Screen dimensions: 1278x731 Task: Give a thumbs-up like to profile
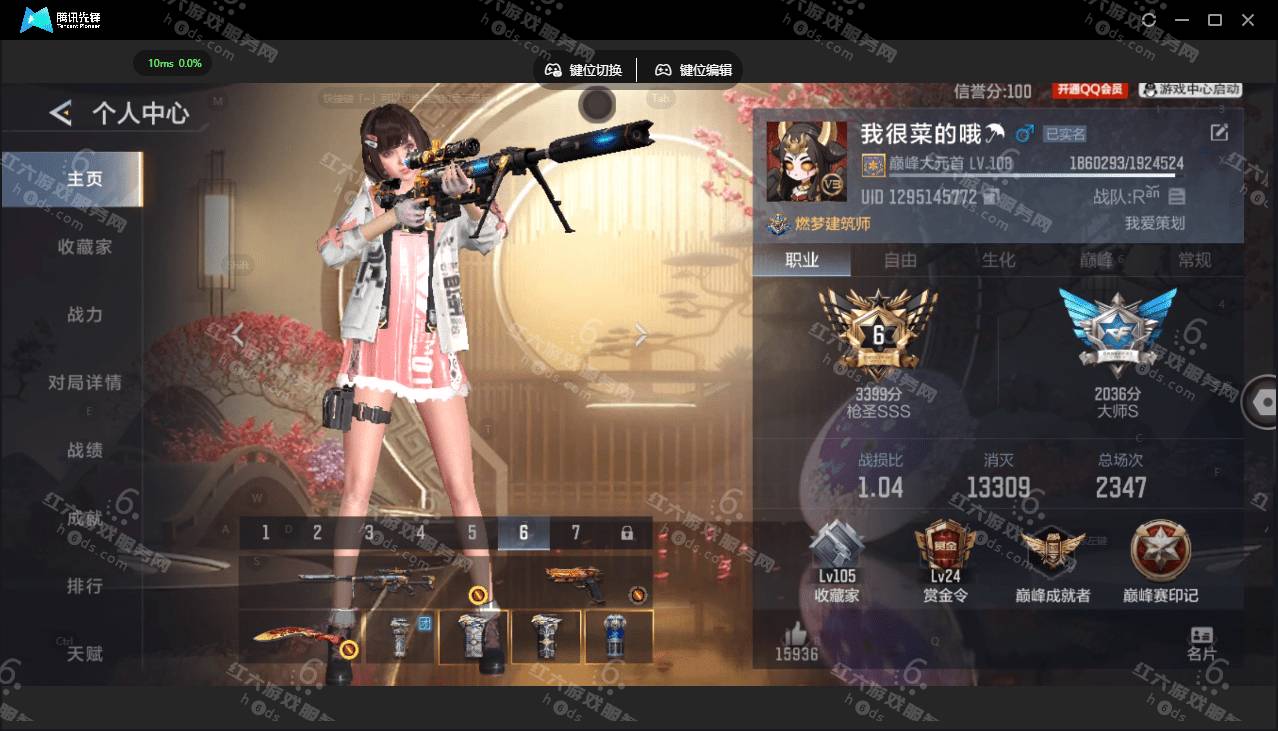pos(796,634)
